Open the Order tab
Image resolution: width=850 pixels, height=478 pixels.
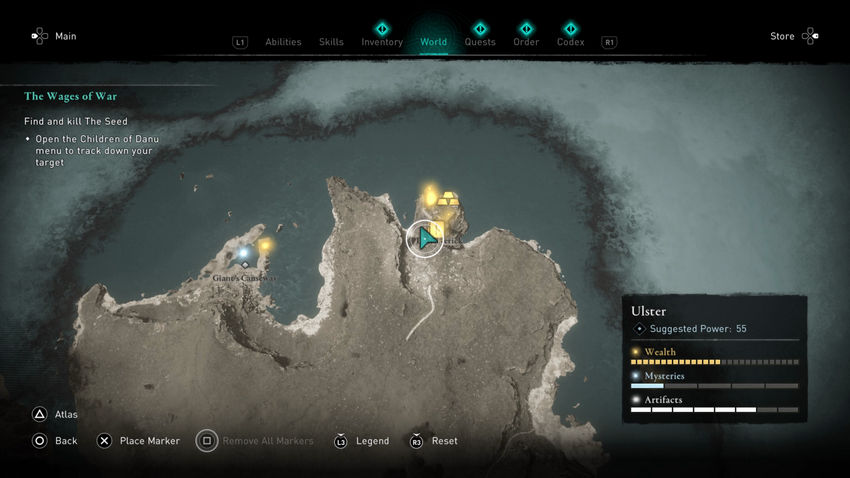coord(526,42)
